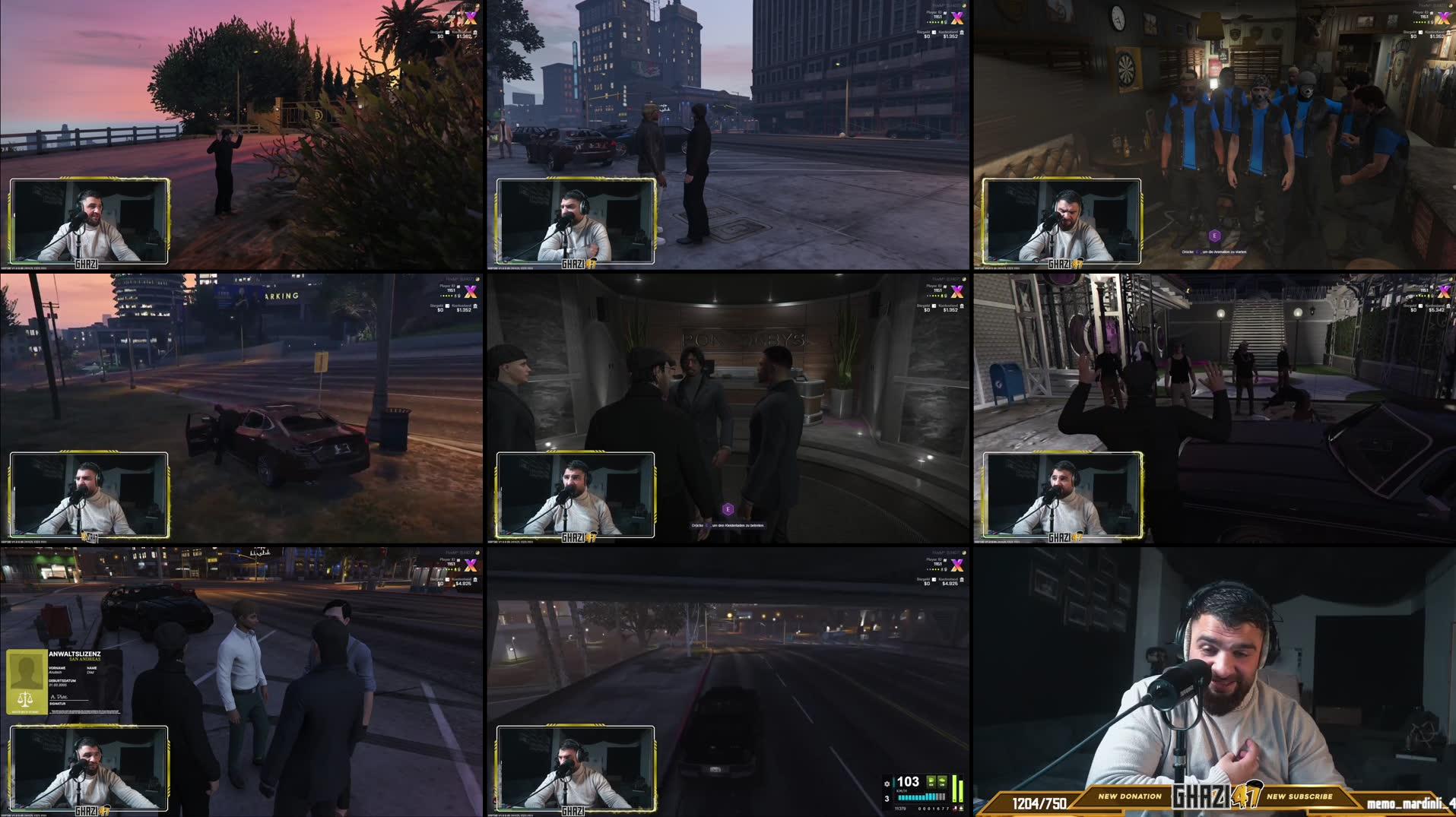Toggle the engine indicator on the speedometer
The width and height of the screenshot is (1456, 817).
click(x=931, y=782)
